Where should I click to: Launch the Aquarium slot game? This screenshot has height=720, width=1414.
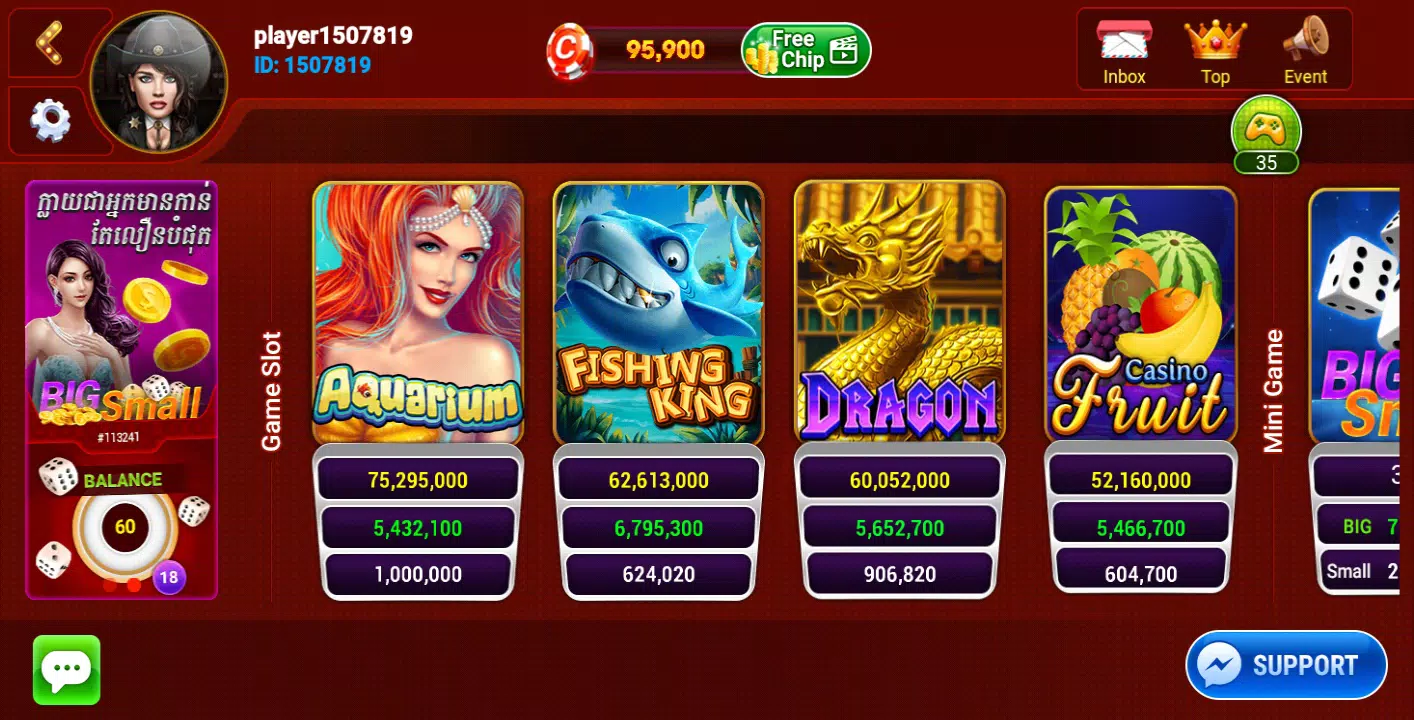[417, 314]
